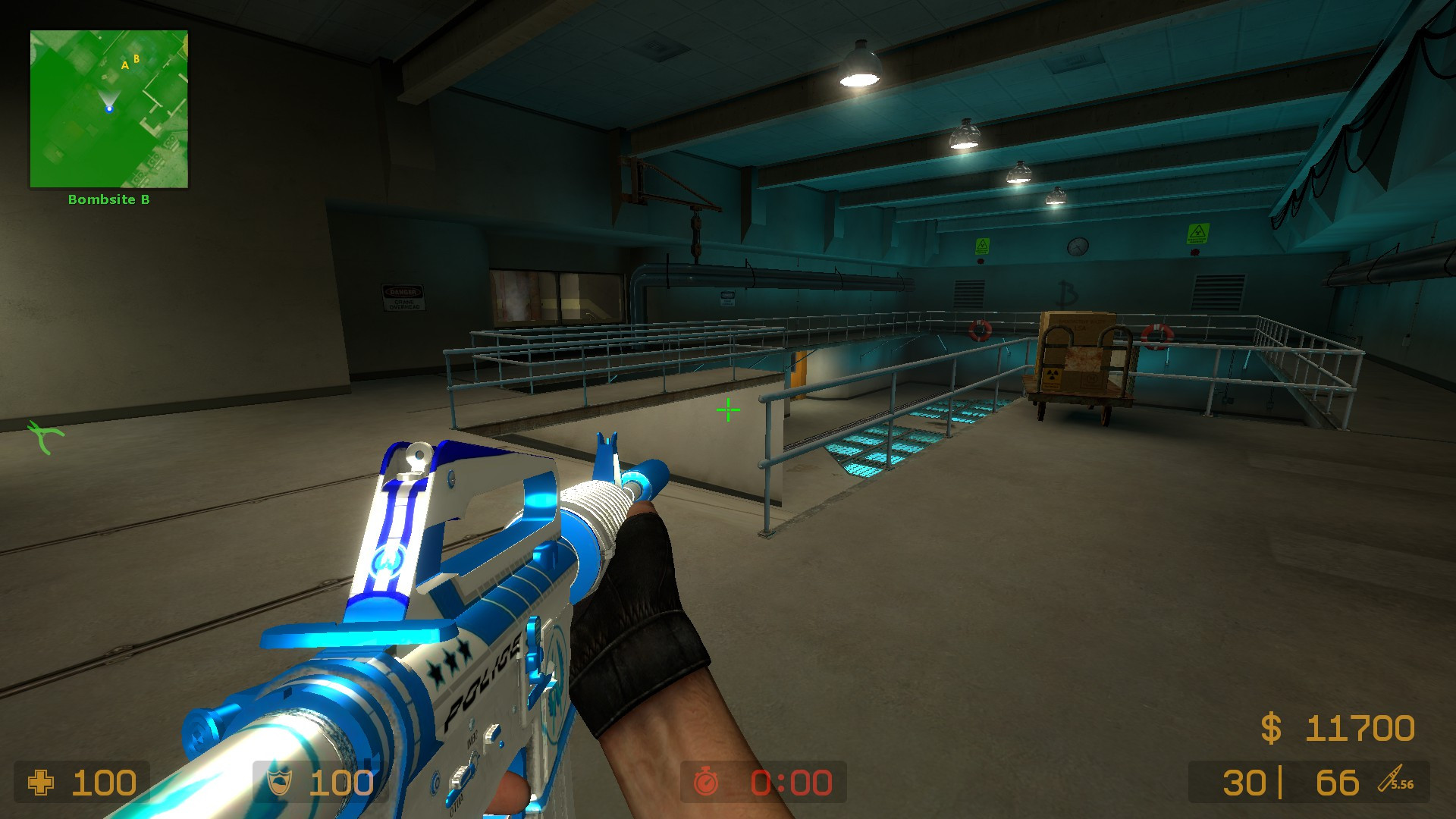Click the player position dot on radar
This screenshot has width=1456, height=819.
click(x=108, y=108)
